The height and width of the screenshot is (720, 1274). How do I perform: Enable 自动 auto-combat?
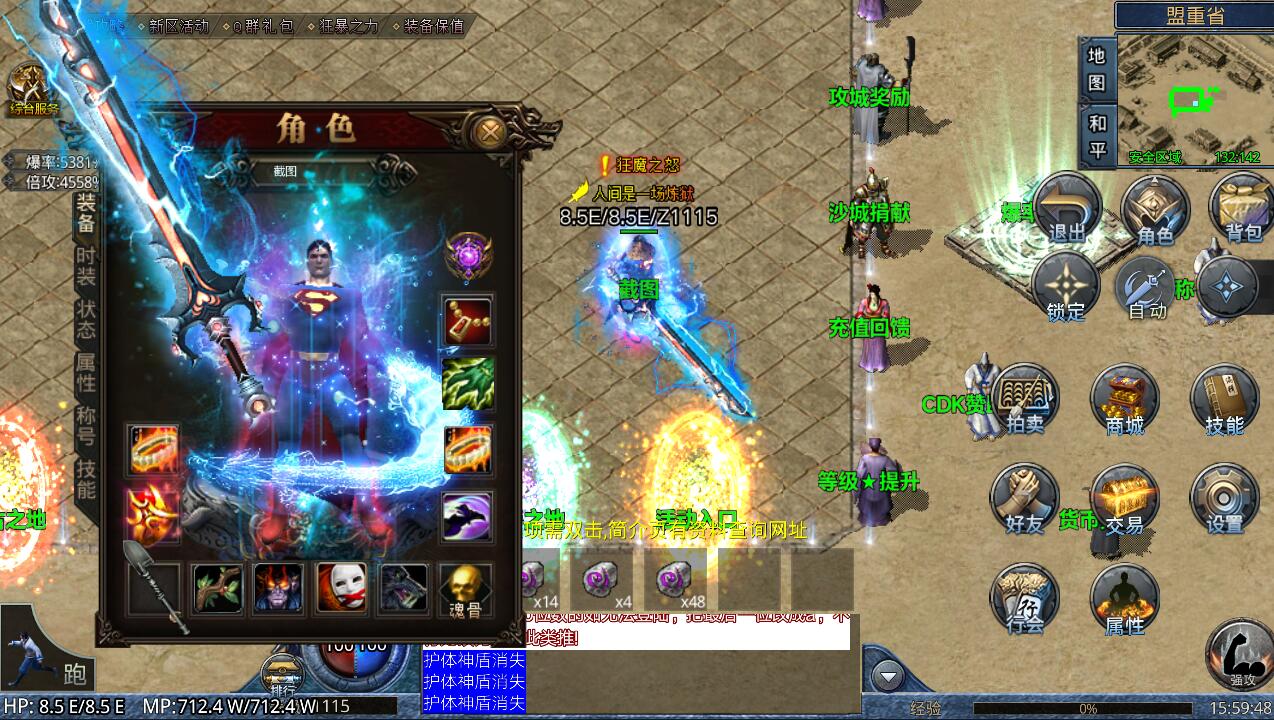(x=1148, y=287)
